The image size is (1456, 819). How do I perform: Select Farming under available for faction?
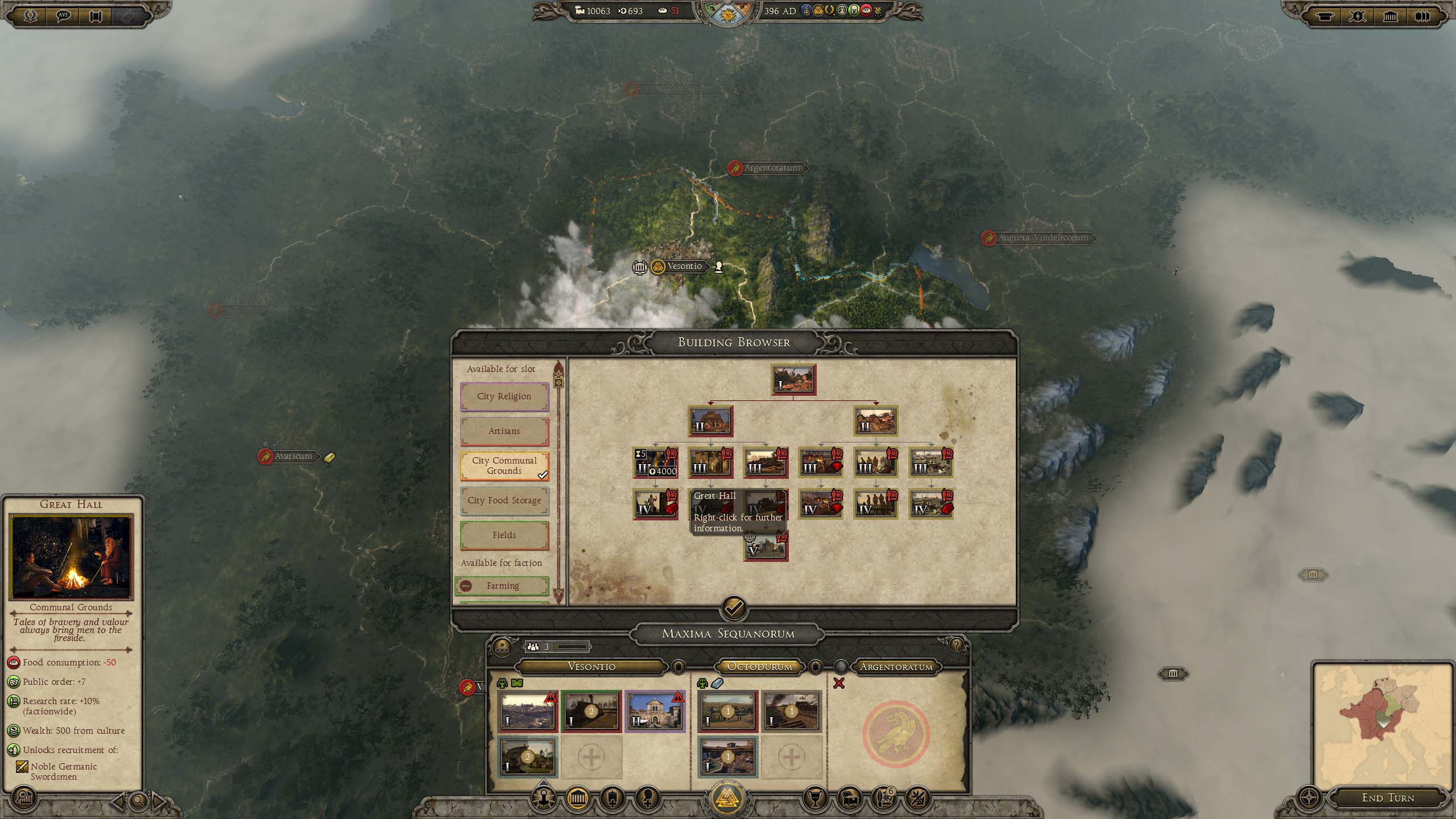[x=502, y=585]
